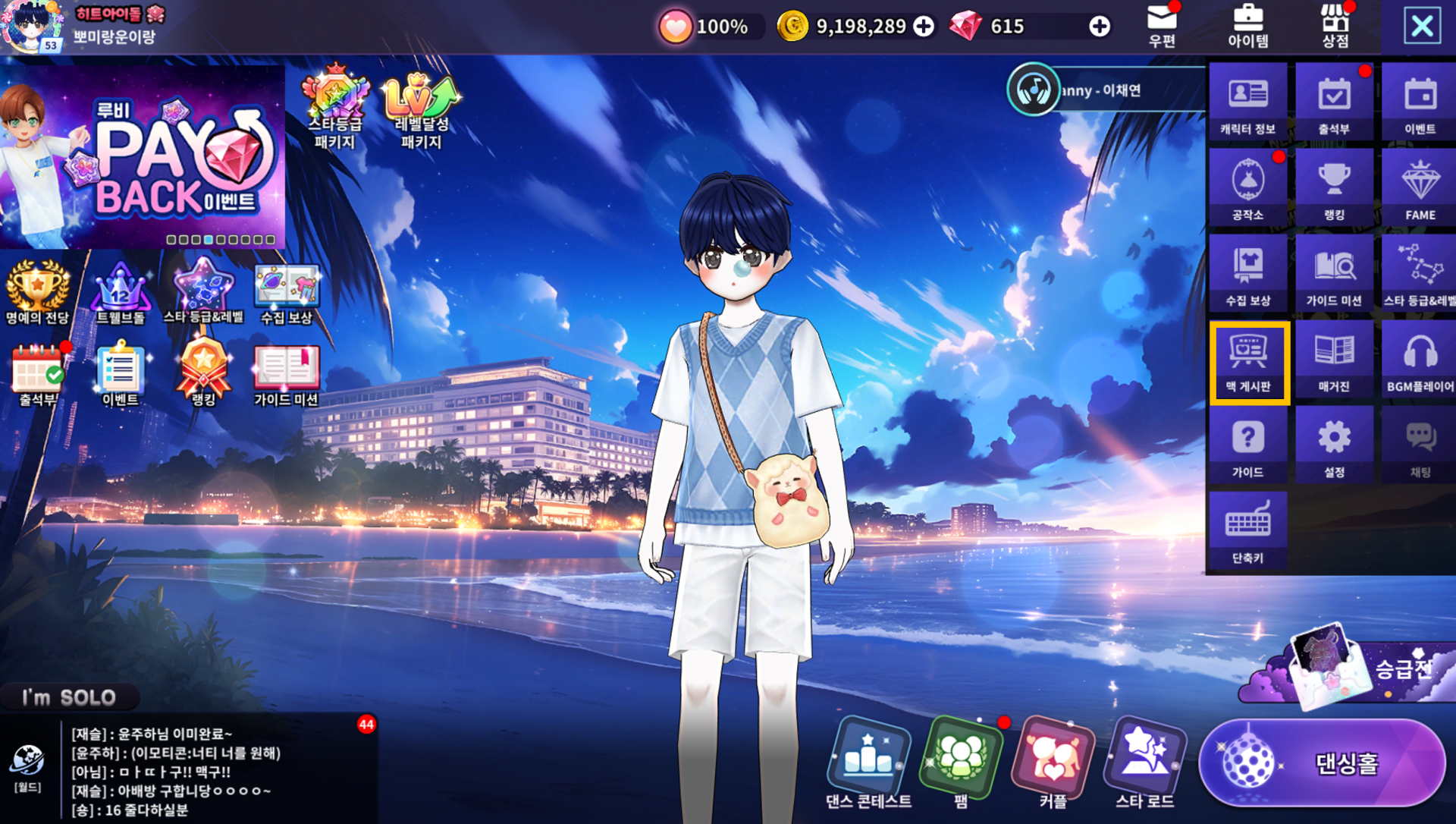Close the side menu with the X button

coord(1422,27)
